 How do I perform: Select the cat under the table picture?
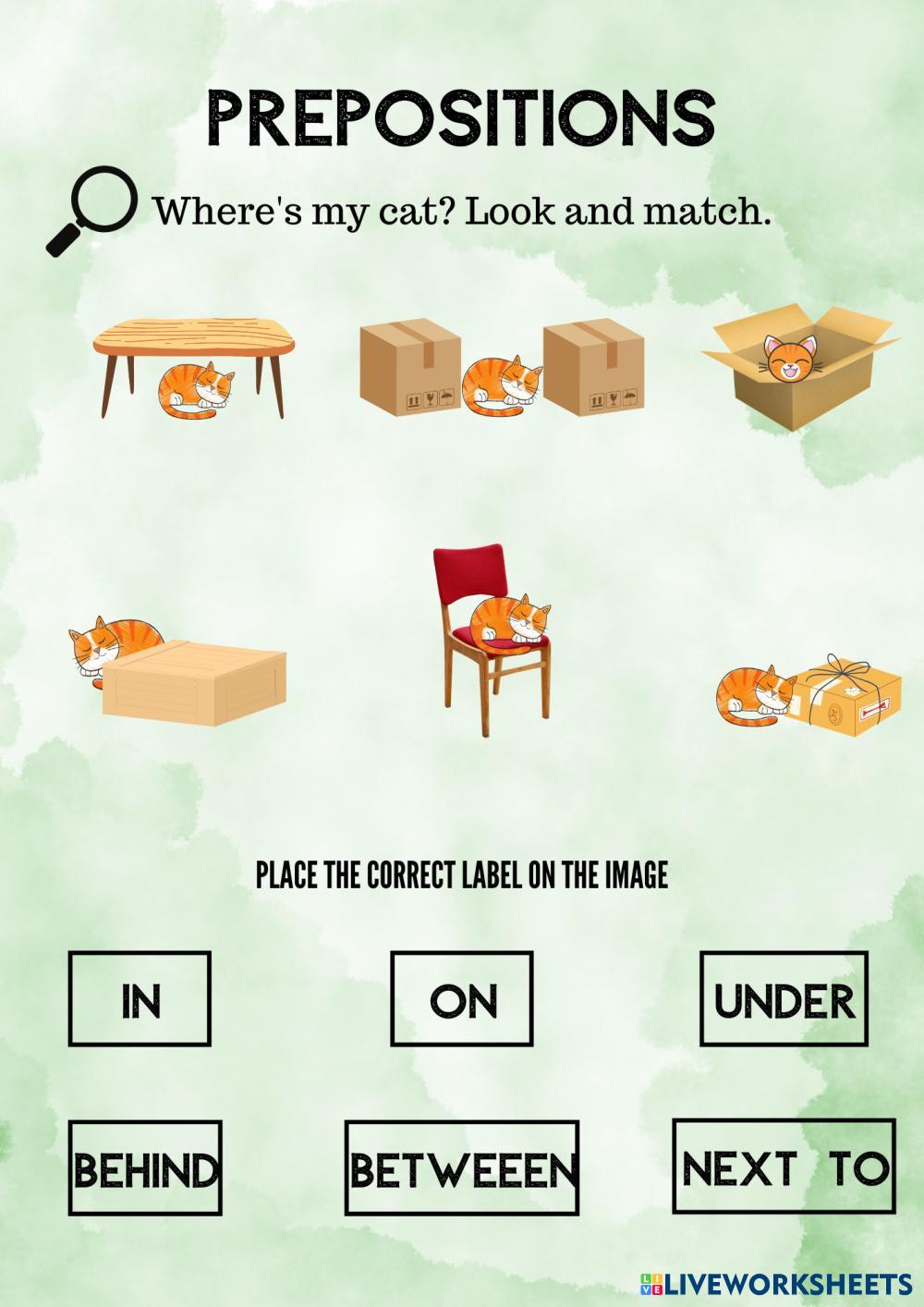point(189,368)
